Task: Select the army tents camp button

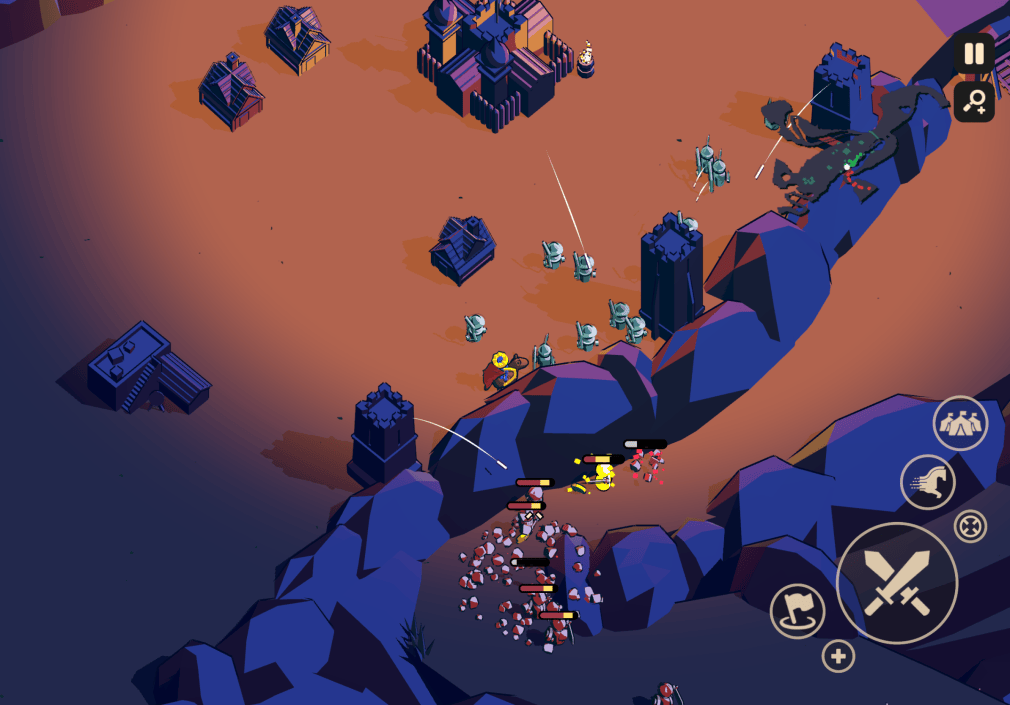Action: pyautogui.click(x=960, y=423)
